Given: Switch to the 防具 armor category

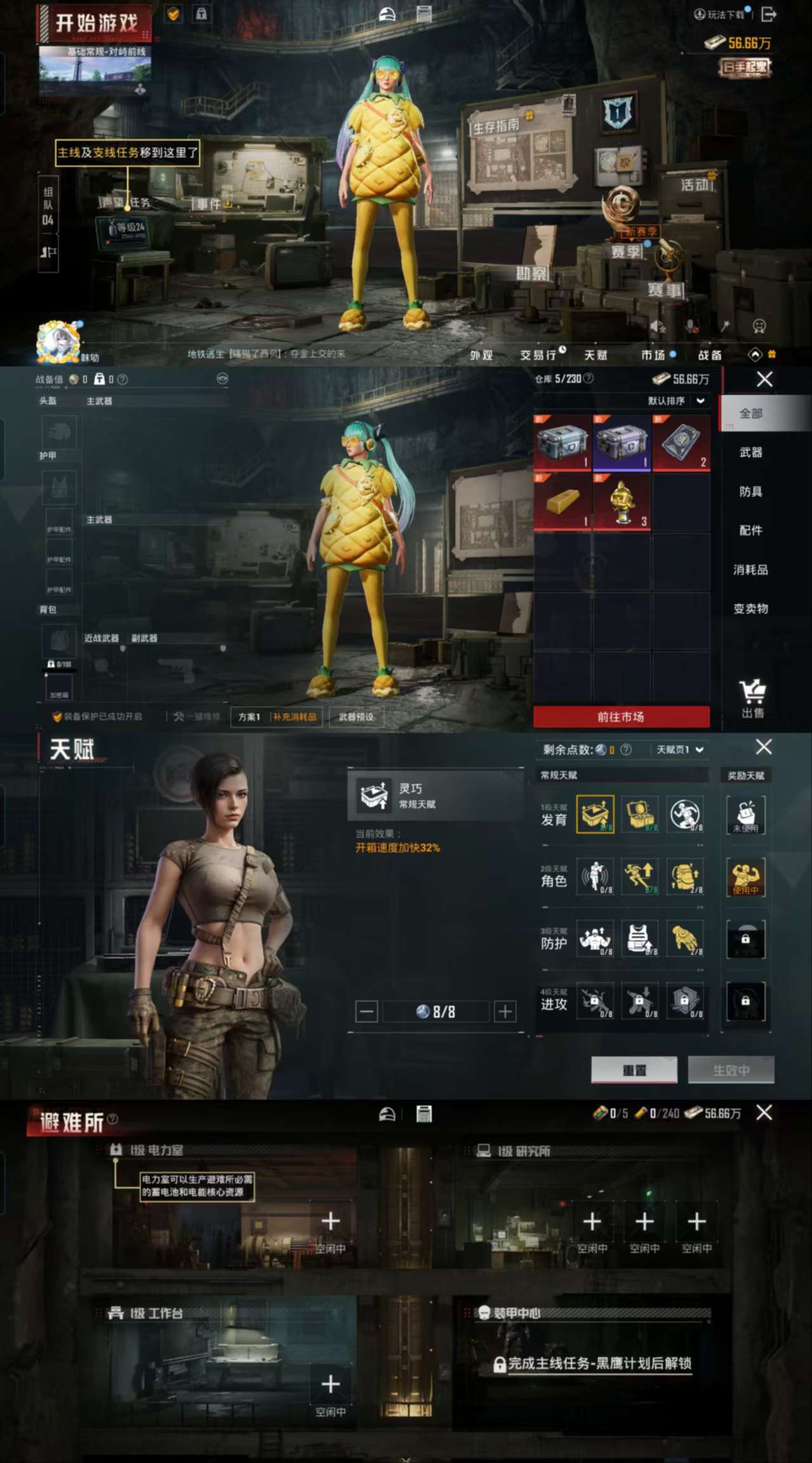Looking at the screenshot, I should tap(750, 491).
